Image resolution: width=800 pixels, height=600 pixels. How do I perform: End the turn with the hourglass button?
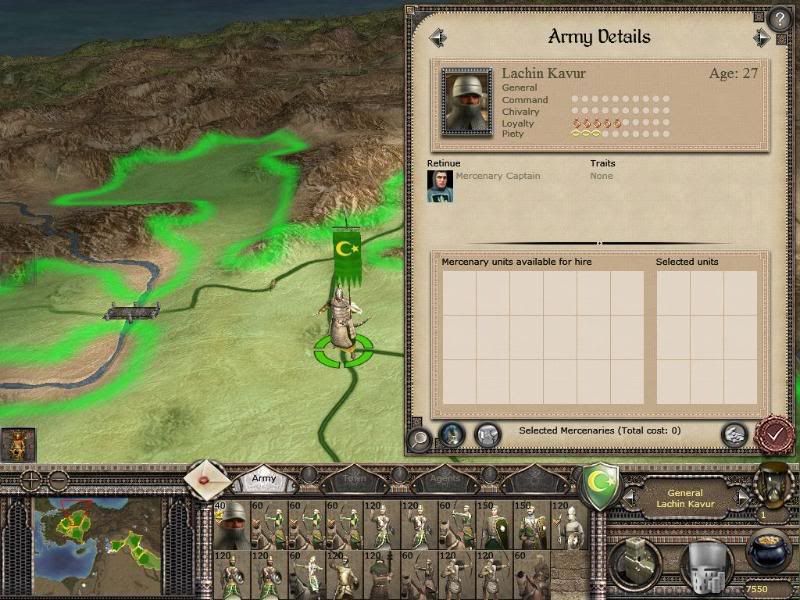point(772,484)
